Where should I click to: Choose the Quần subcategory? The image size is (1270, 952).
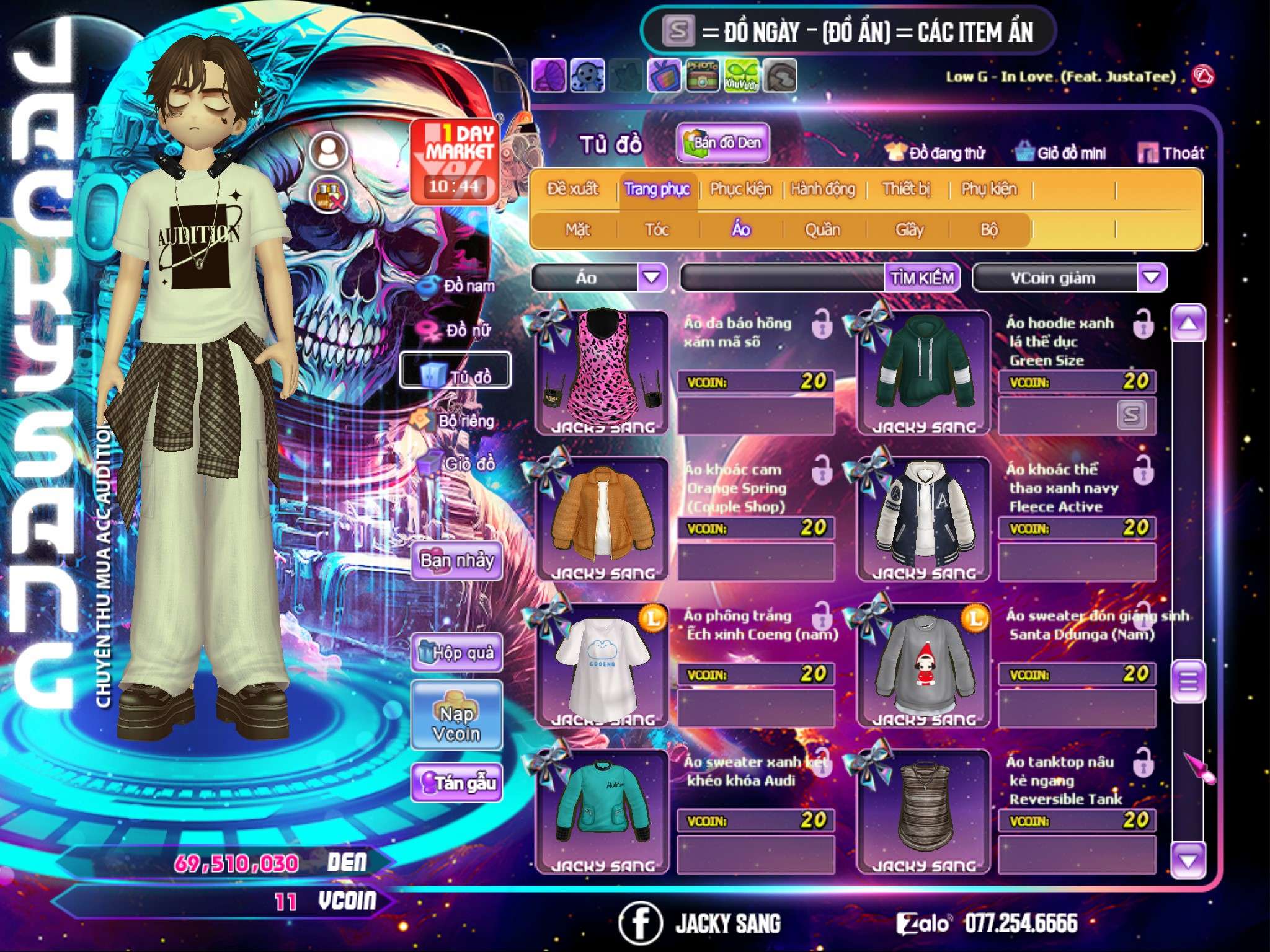coord(822,230)
